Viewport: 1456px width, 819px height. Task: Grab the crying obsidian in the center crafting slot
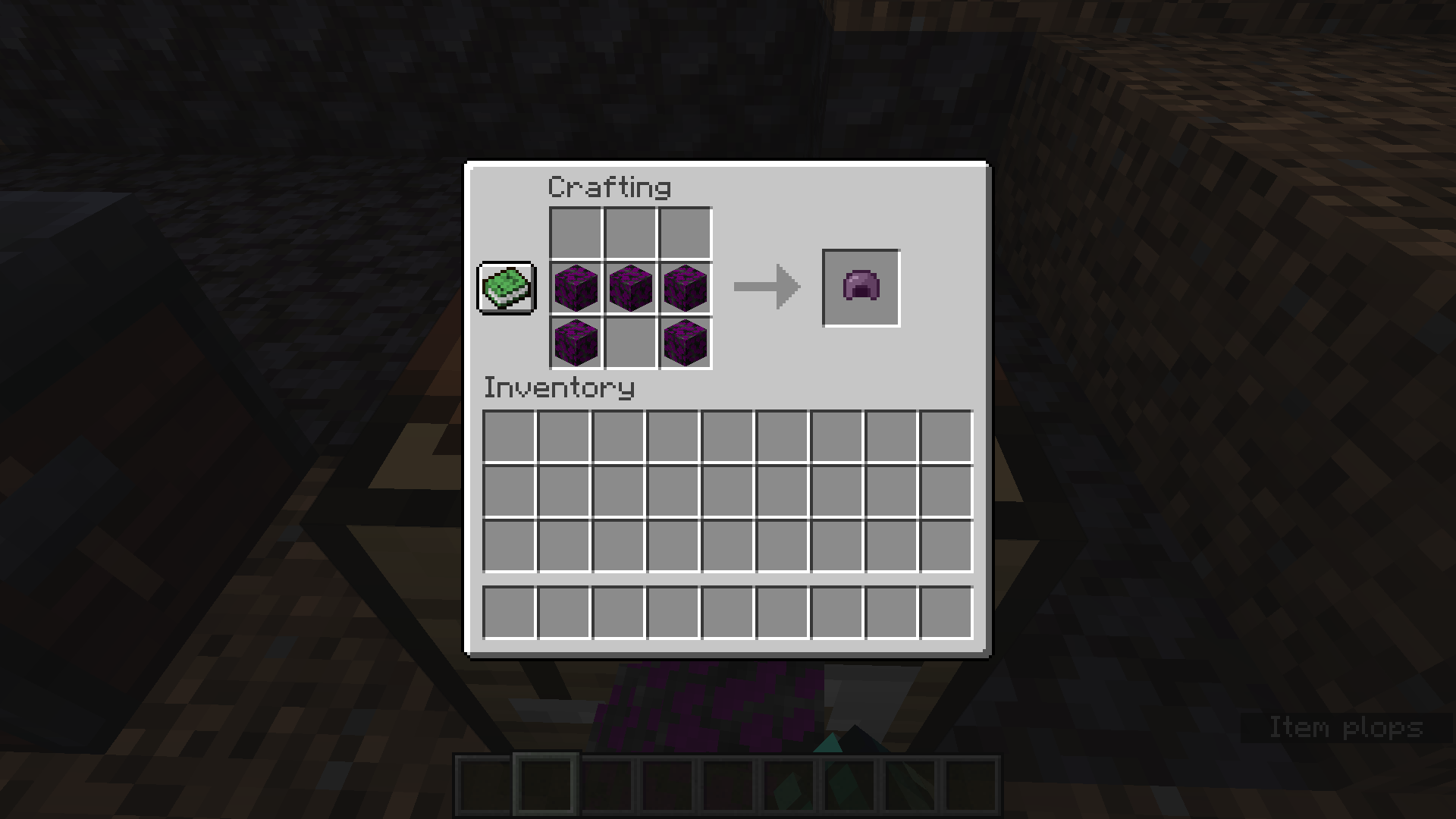click(629, 288)
